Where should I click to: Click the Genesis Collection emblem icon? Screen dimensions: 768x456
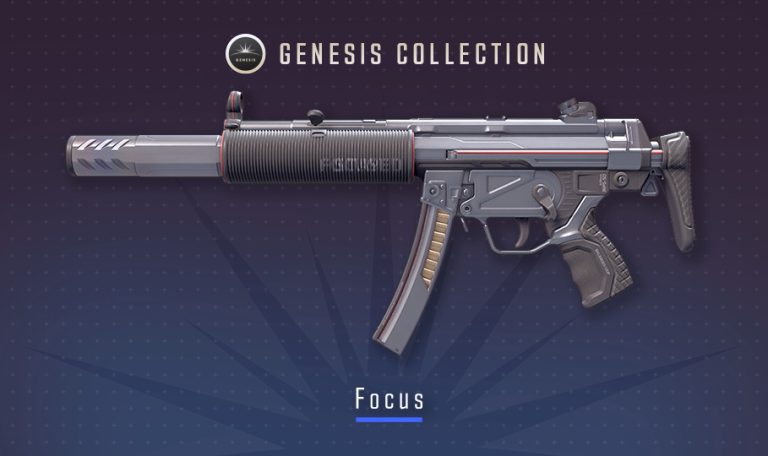tap(245, 52)
